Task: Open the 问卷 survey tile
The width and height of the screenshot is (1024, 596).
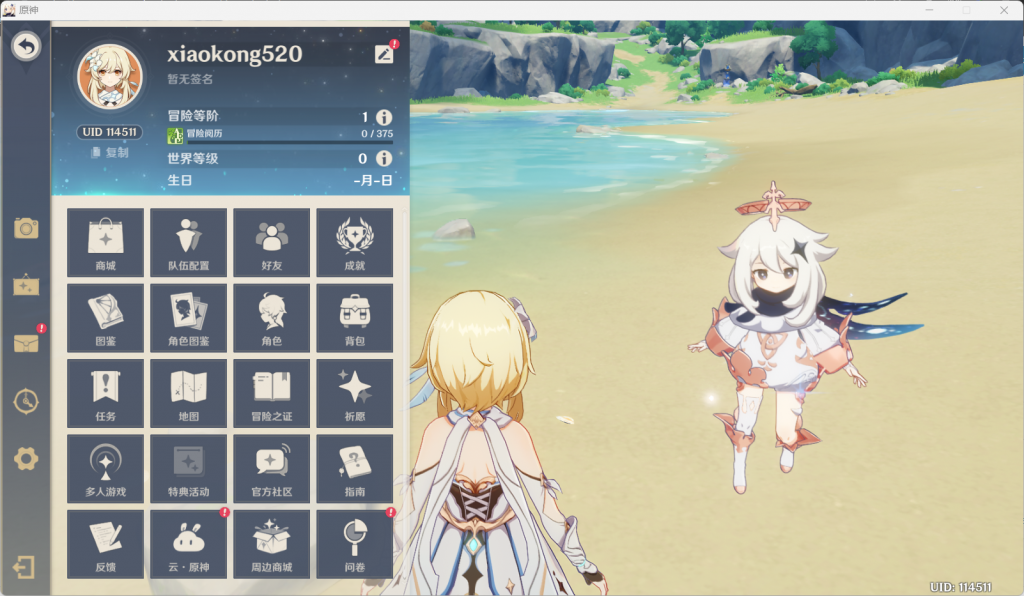Action: click(354, 543)
